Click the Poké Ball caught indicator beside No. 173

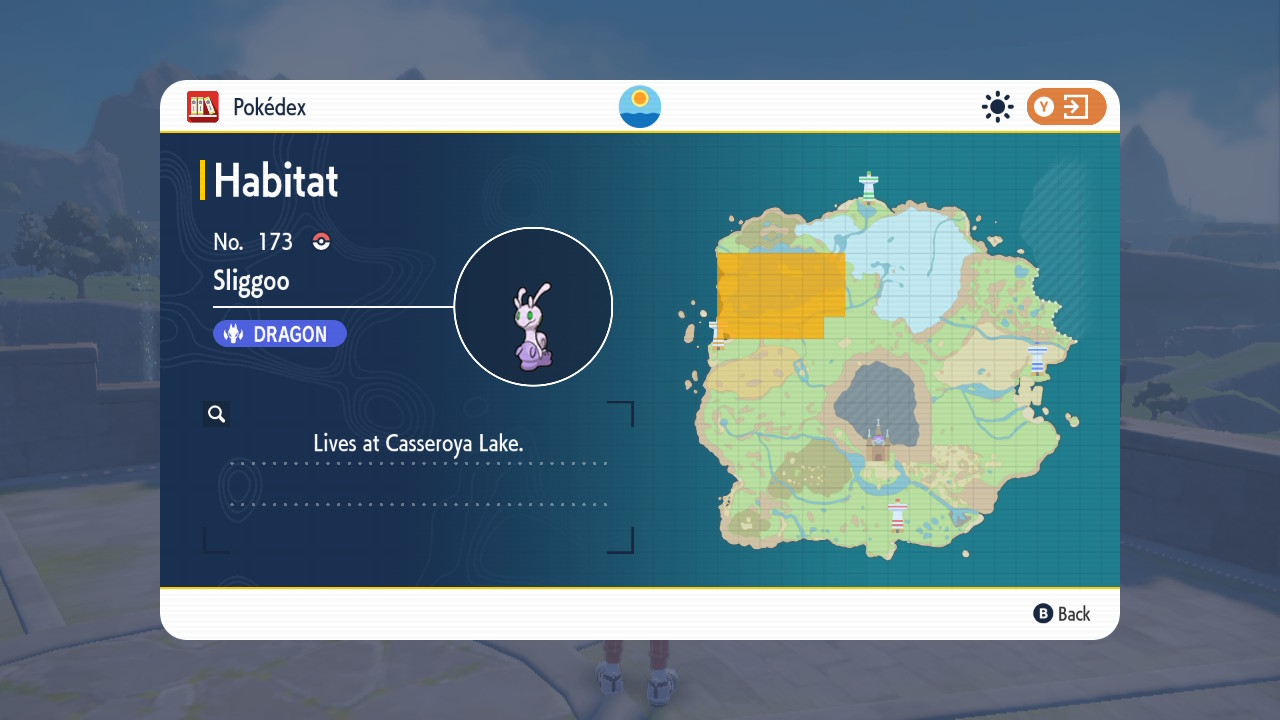[319, 241]
